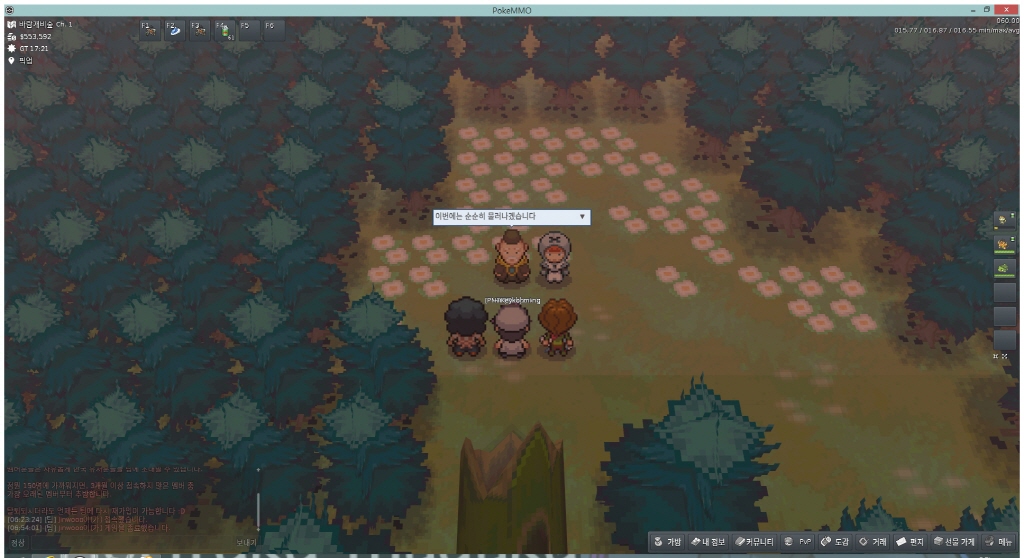
Task: Click the 전체 chat channel tab
Action: (x=18, y=542)
